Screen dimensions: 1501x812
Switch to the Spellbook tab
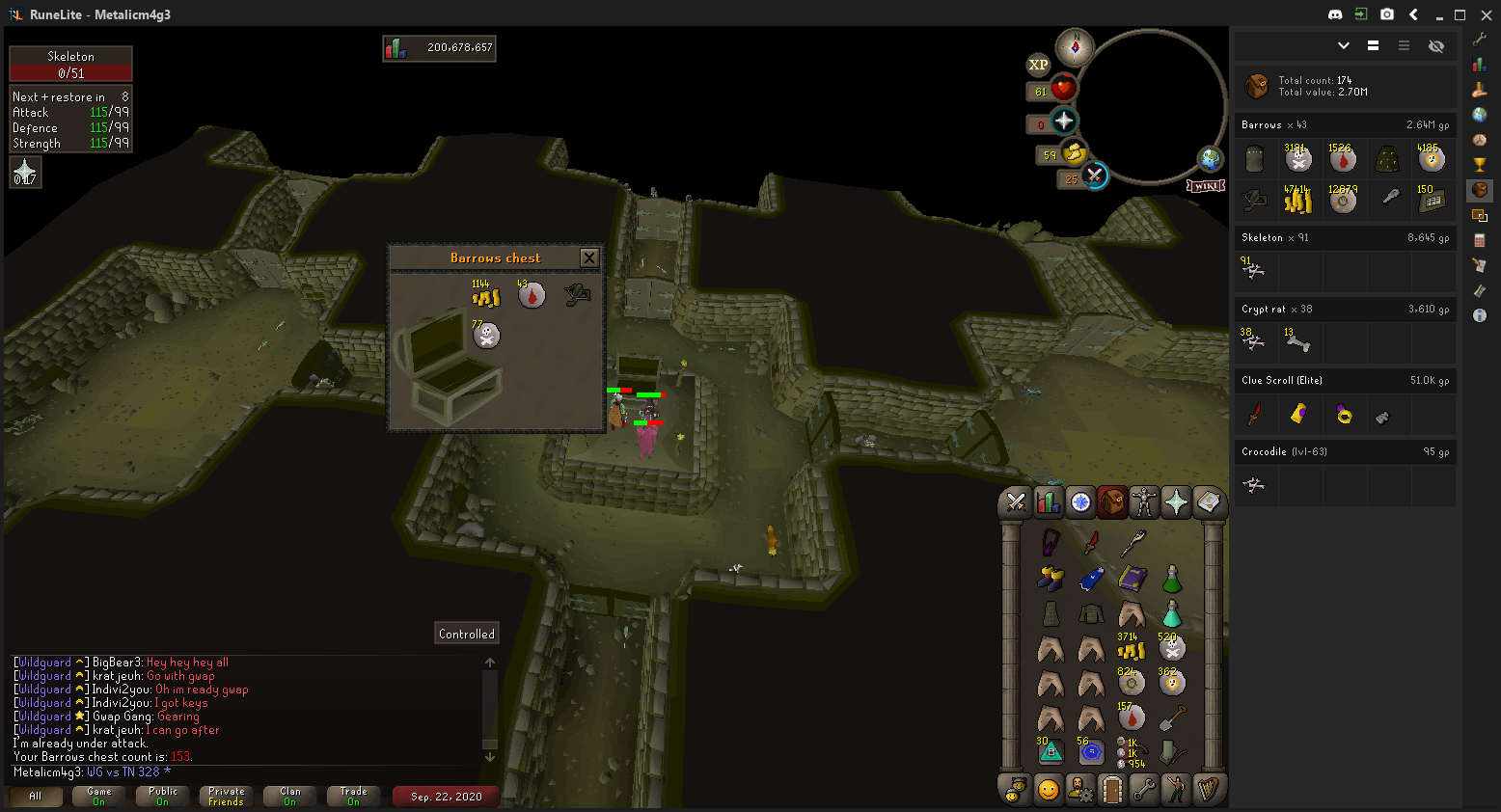click(x=1208, y=501)
